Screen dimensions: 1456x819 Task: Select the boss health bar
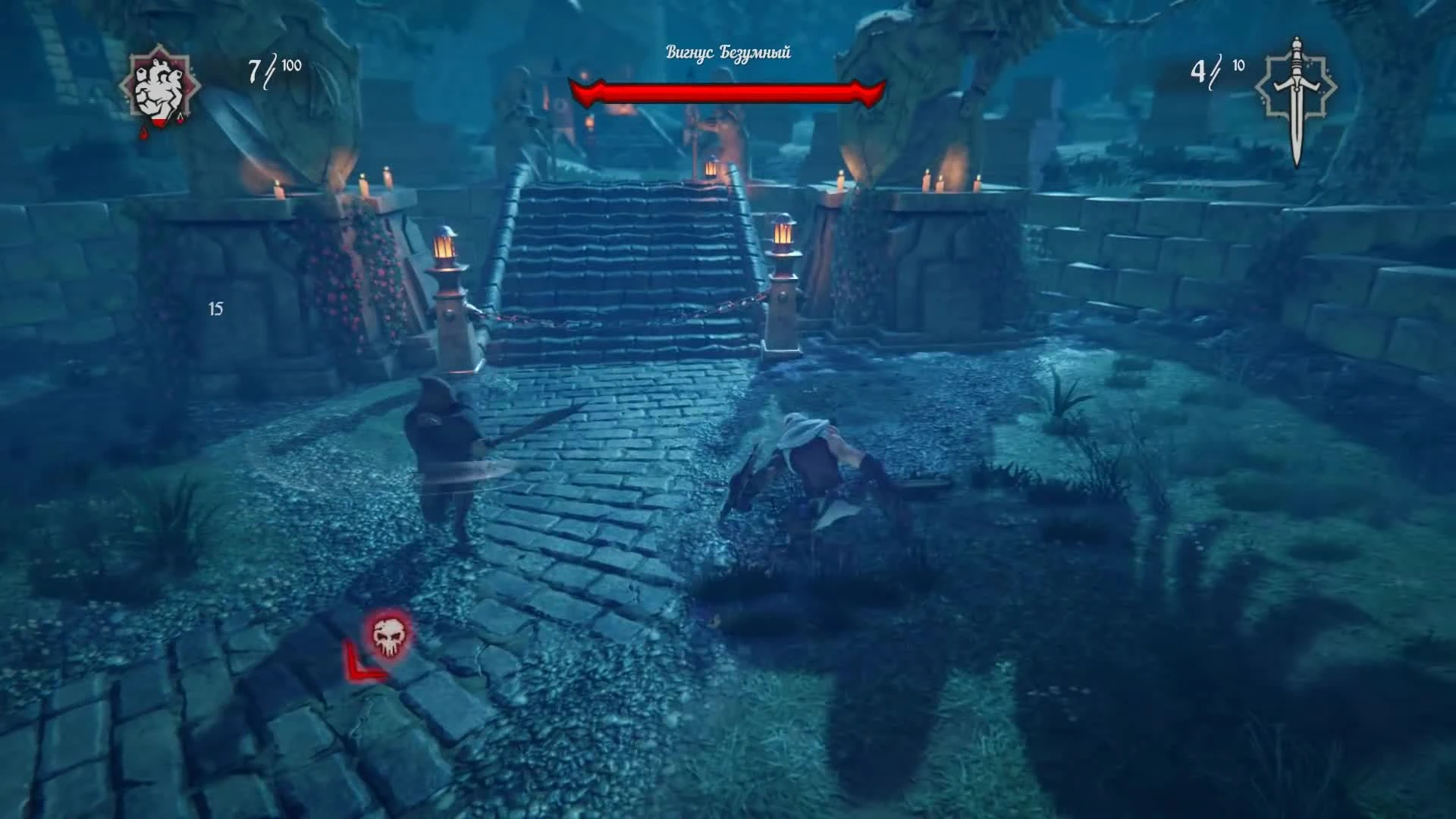(726, 93)
